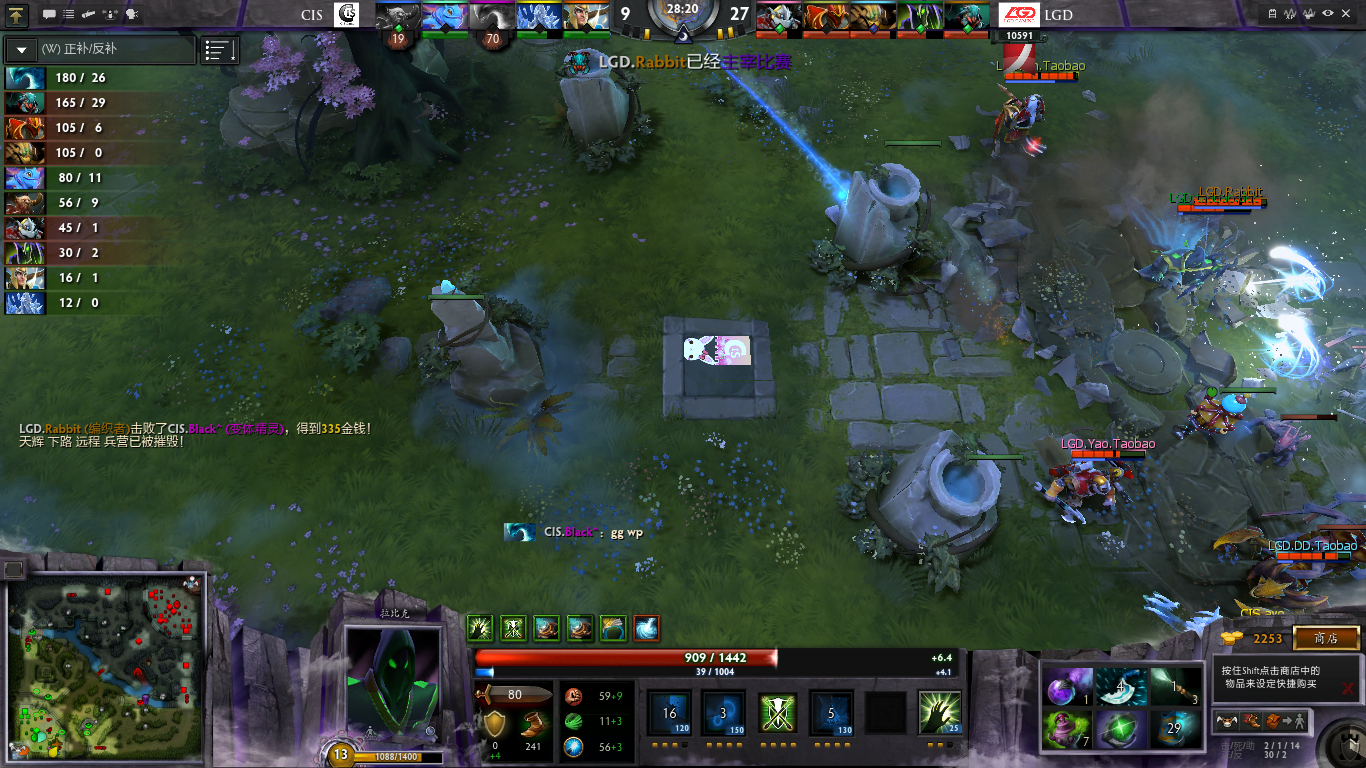
Task: Open the shop with the 商店 button
Action: click(x=1327, y=638)
